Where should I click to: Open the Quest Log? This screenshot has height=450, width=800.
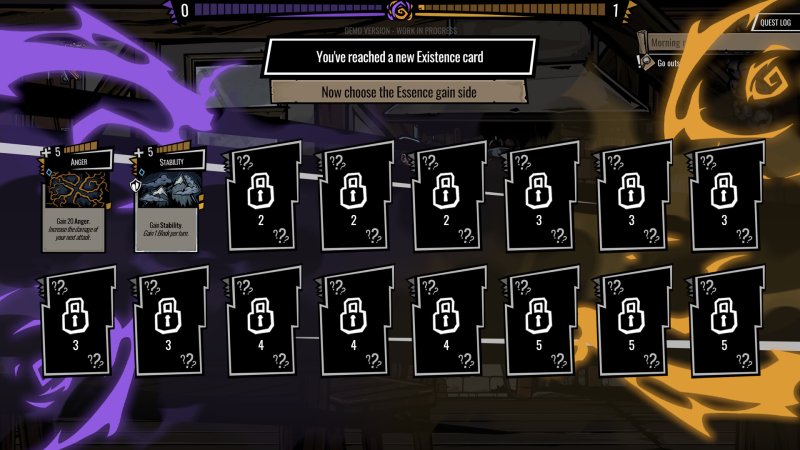click(x=776, y=21)
